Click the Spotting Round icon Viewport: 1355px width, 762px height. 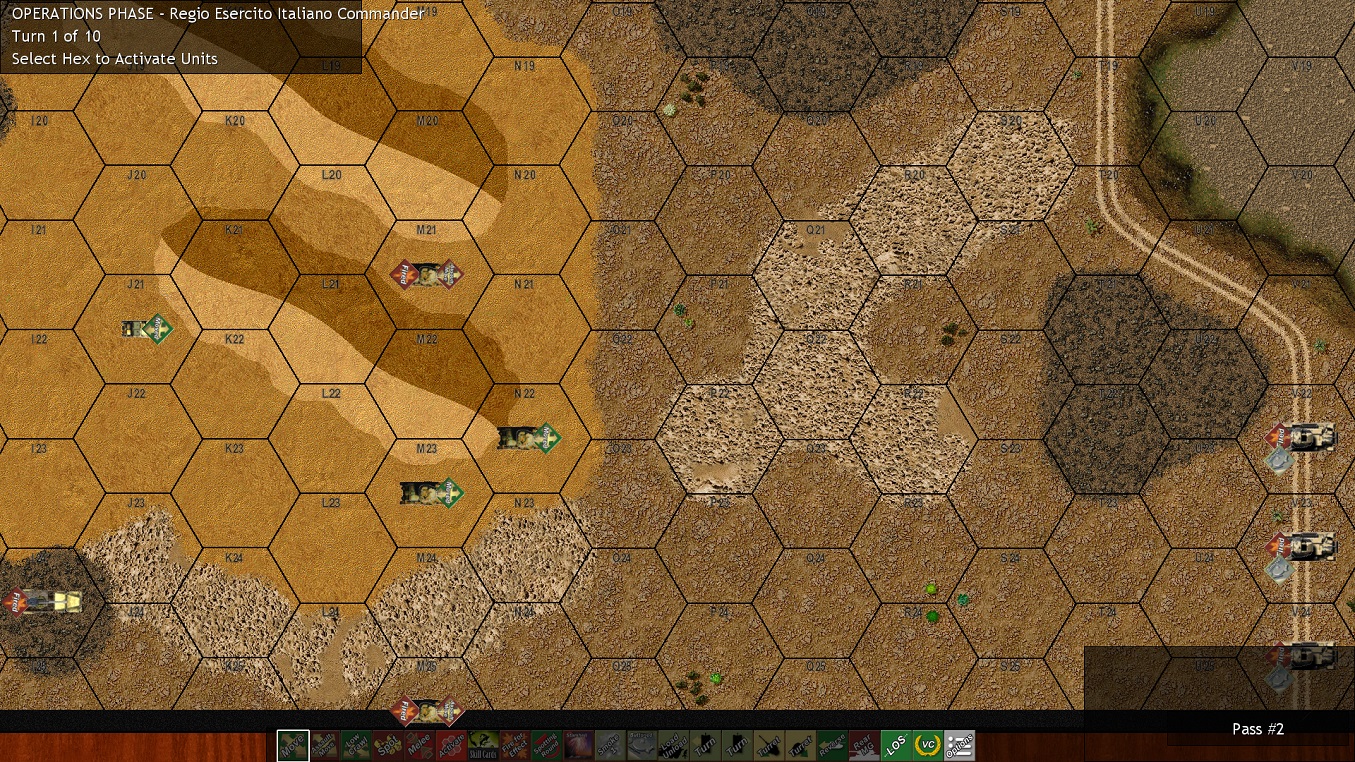coord(545,745)
